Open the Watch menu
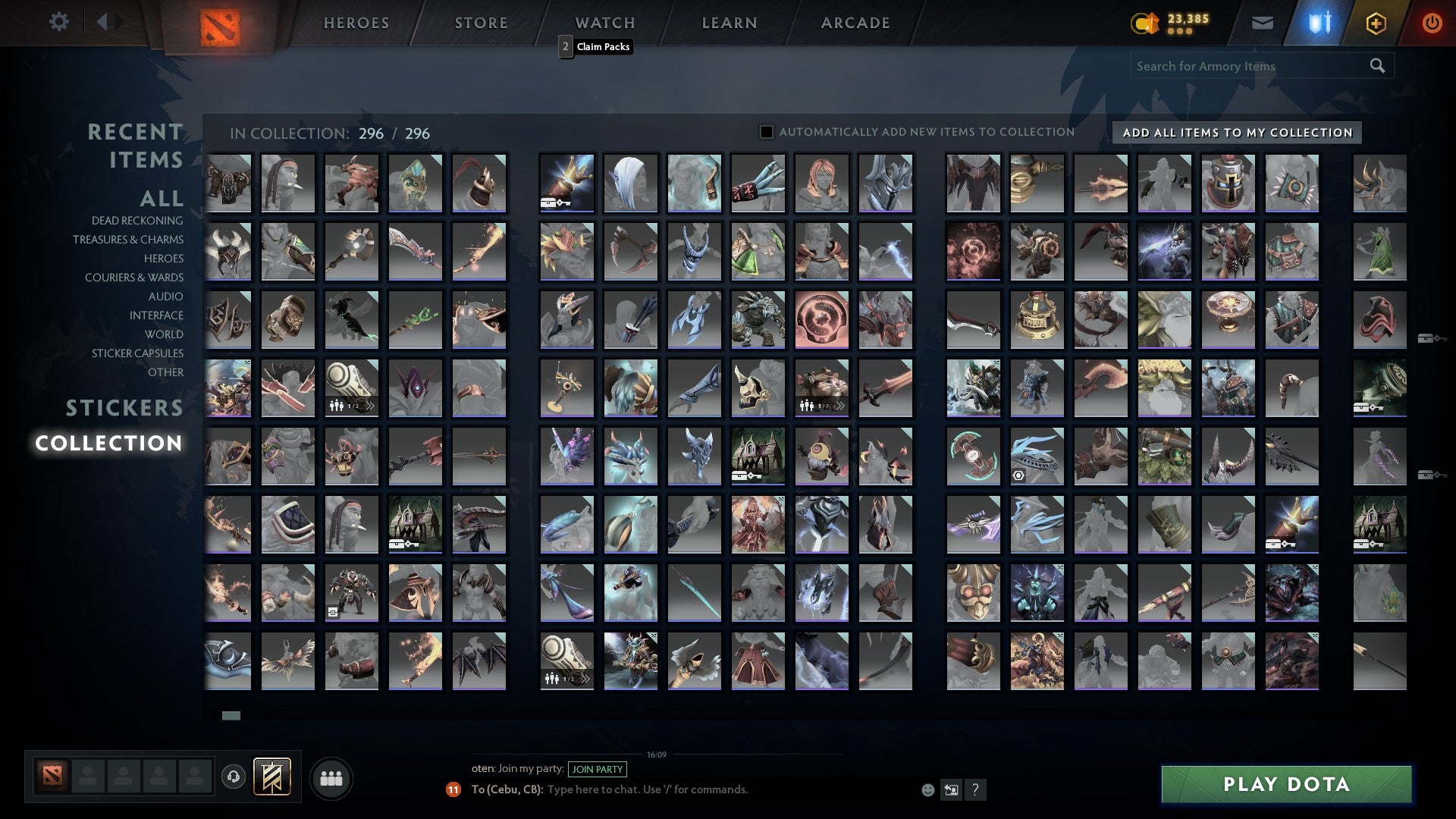The image size is (1456, 819). click(x=604, y=23)
